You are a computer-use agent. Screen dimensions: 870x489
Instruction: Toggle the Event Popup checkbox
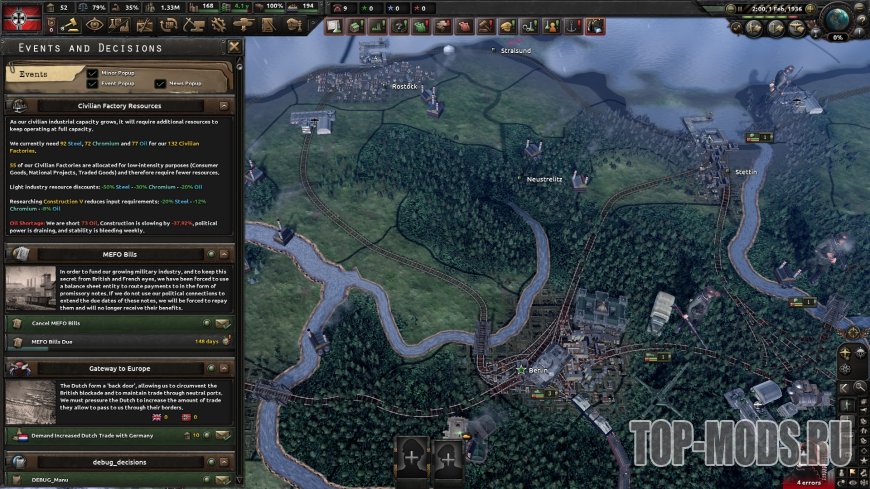coord(93,83)
